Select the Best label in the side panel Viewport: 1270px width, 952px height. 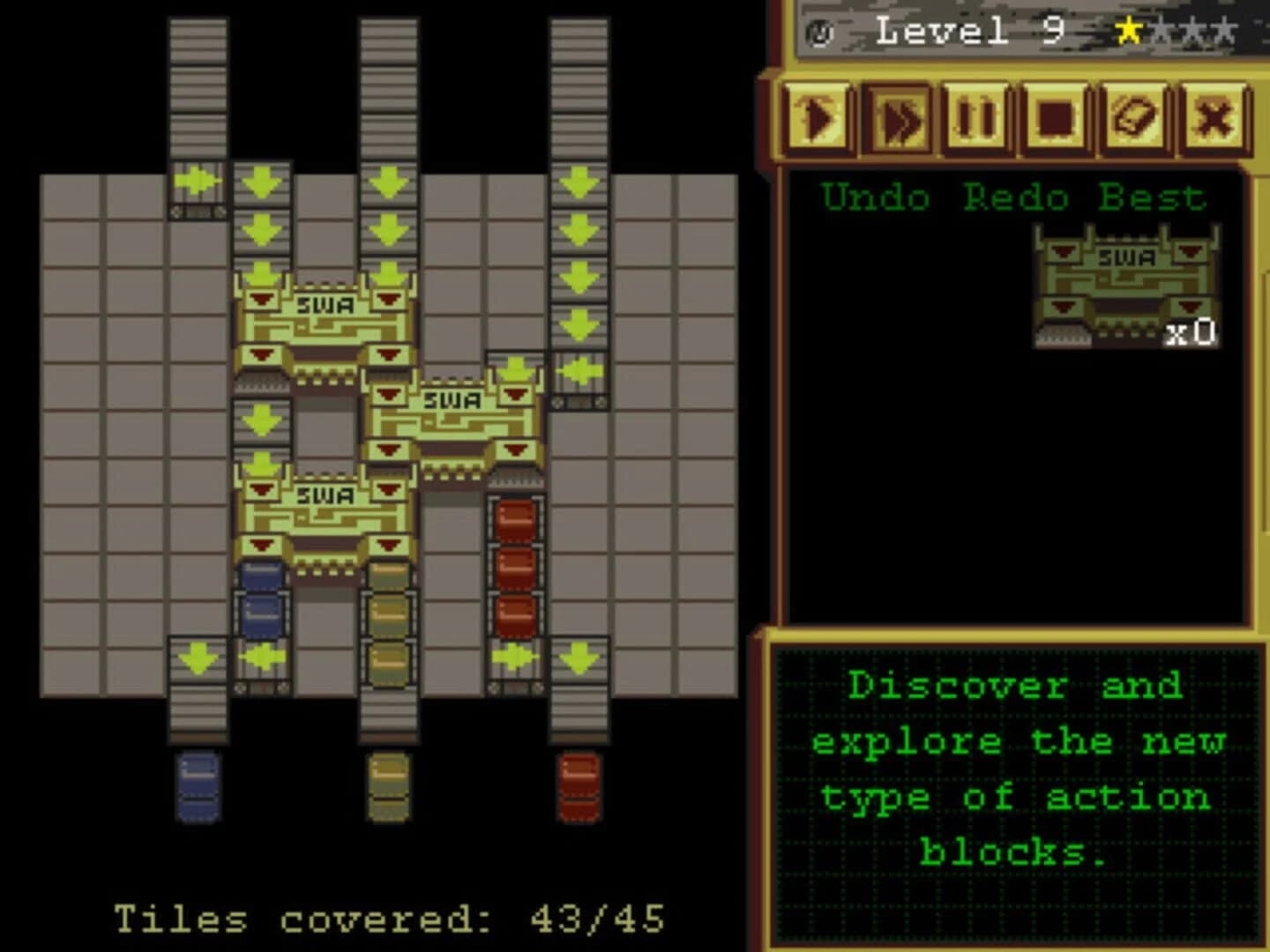[x=1151, y=196]
